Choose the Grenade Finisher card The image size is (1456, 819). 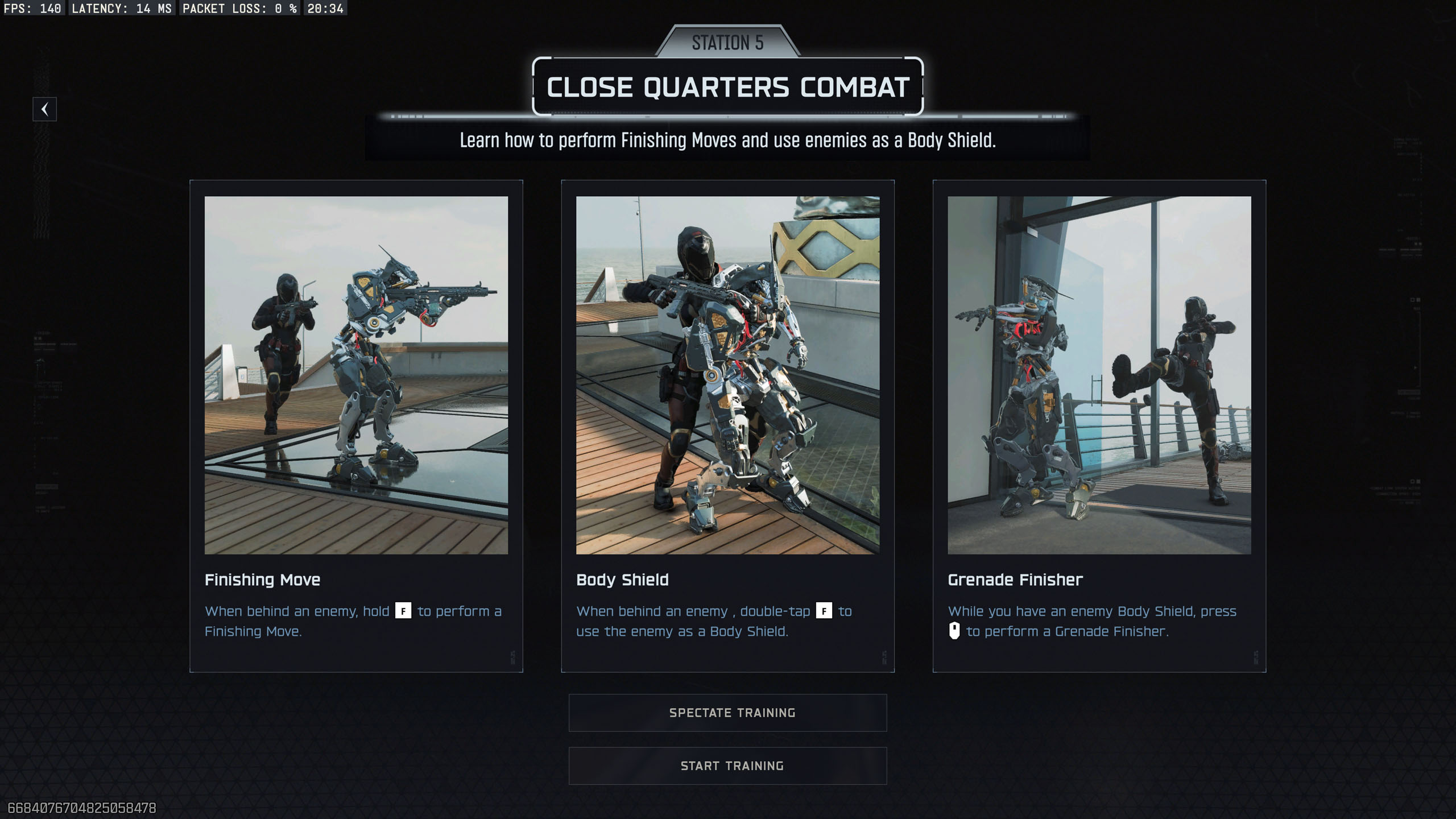pos(1099,425)
